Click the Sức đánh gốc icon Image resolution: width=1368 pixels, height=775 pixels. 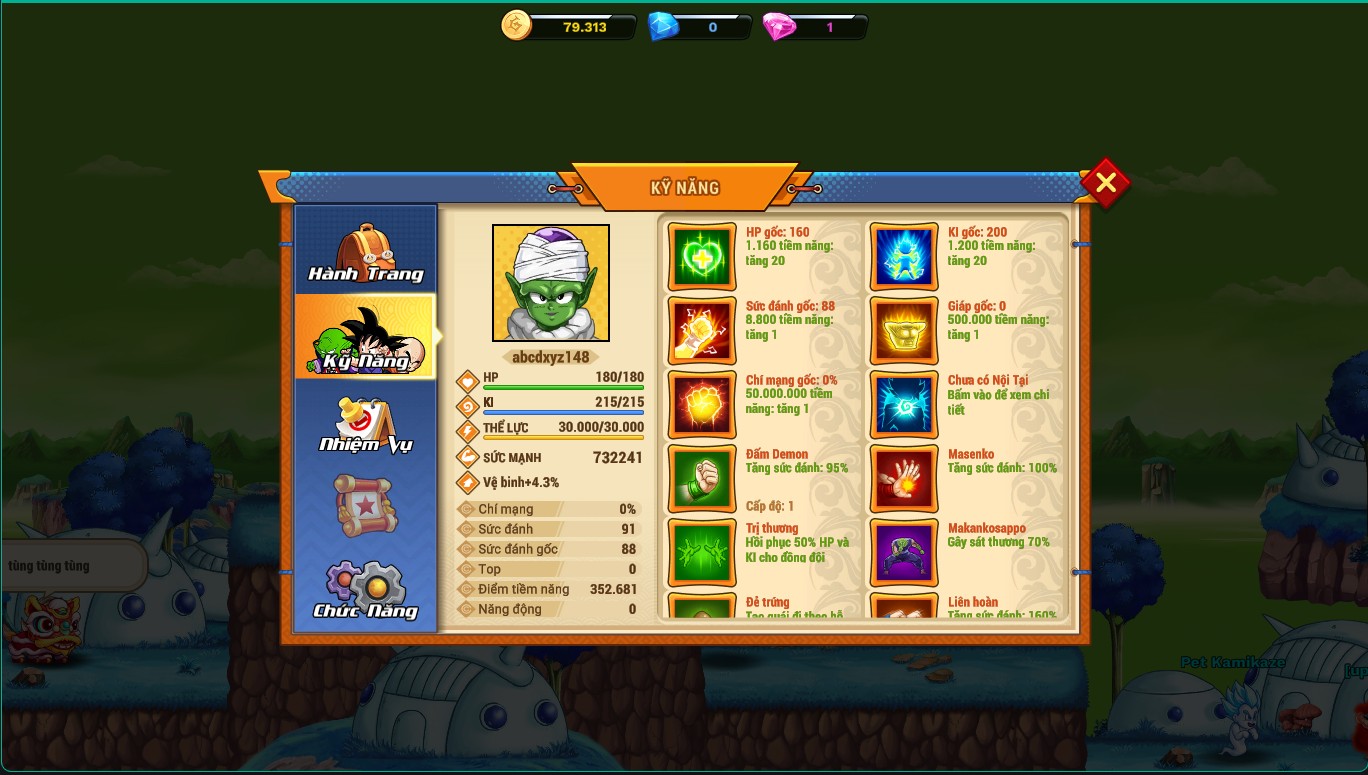point(702,331)
